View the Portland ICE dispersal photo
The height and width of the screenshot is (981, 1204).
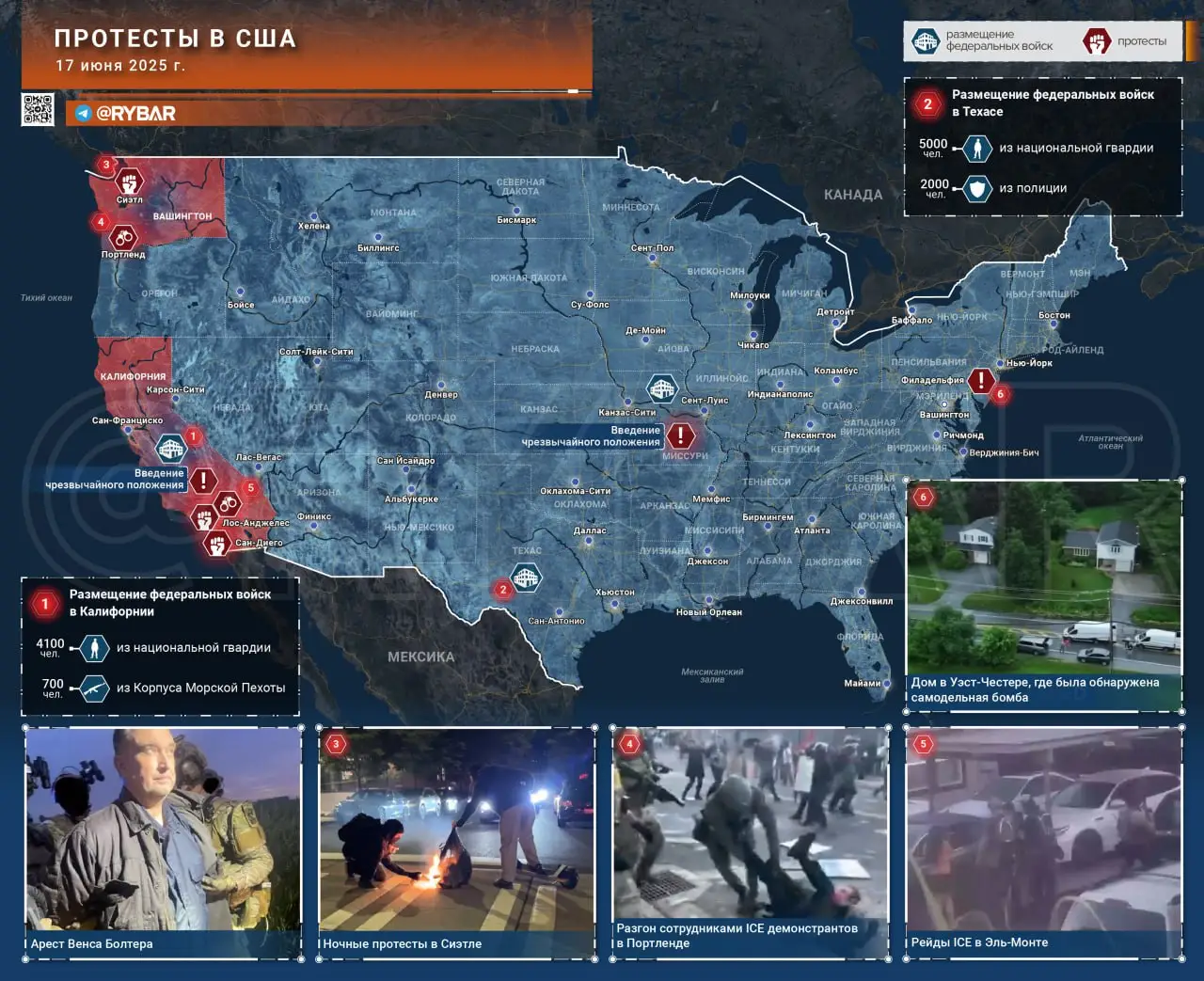(x=750, y=828)
